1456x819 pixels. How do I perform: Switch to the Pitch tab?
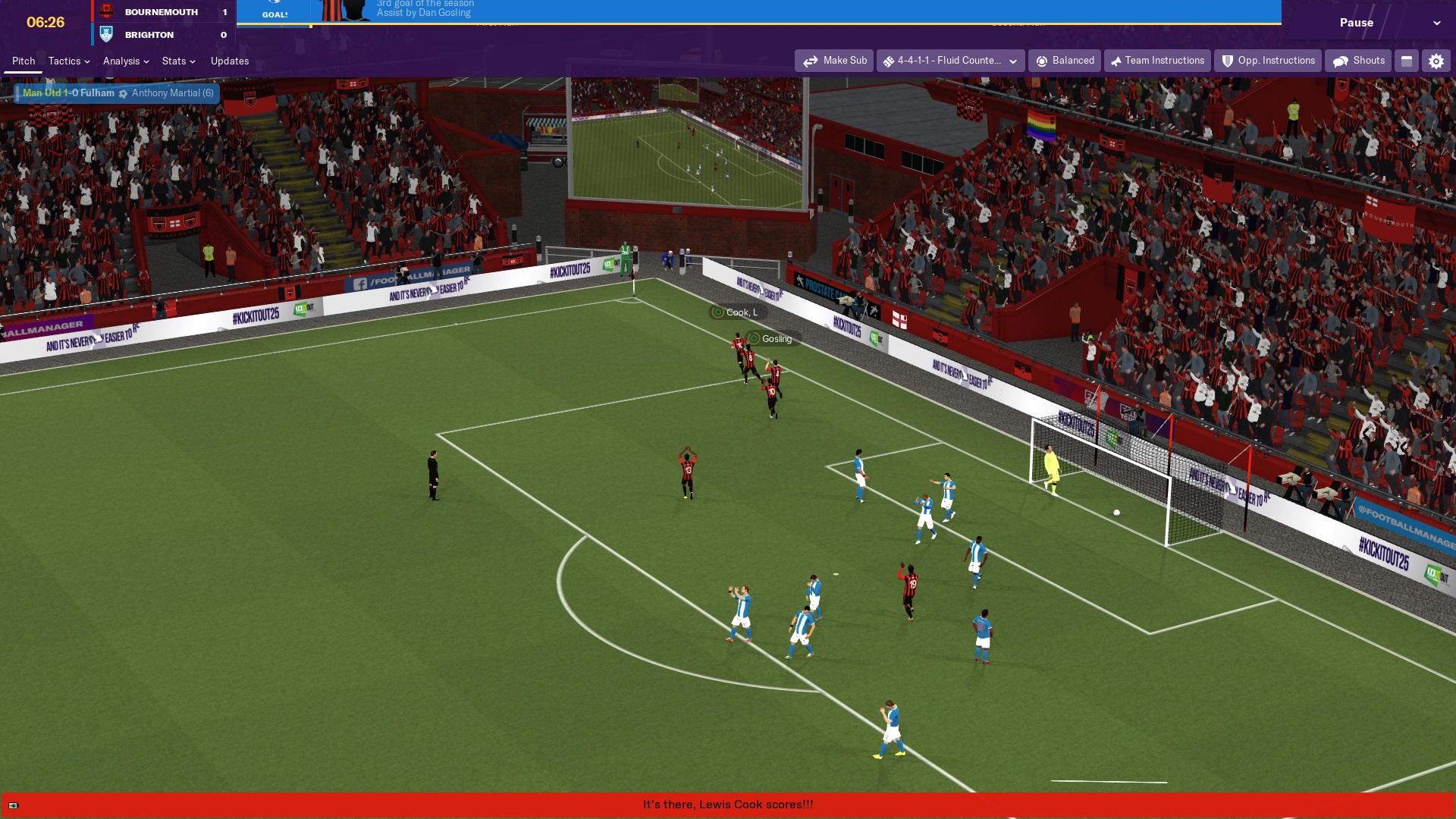click(24, 61)
